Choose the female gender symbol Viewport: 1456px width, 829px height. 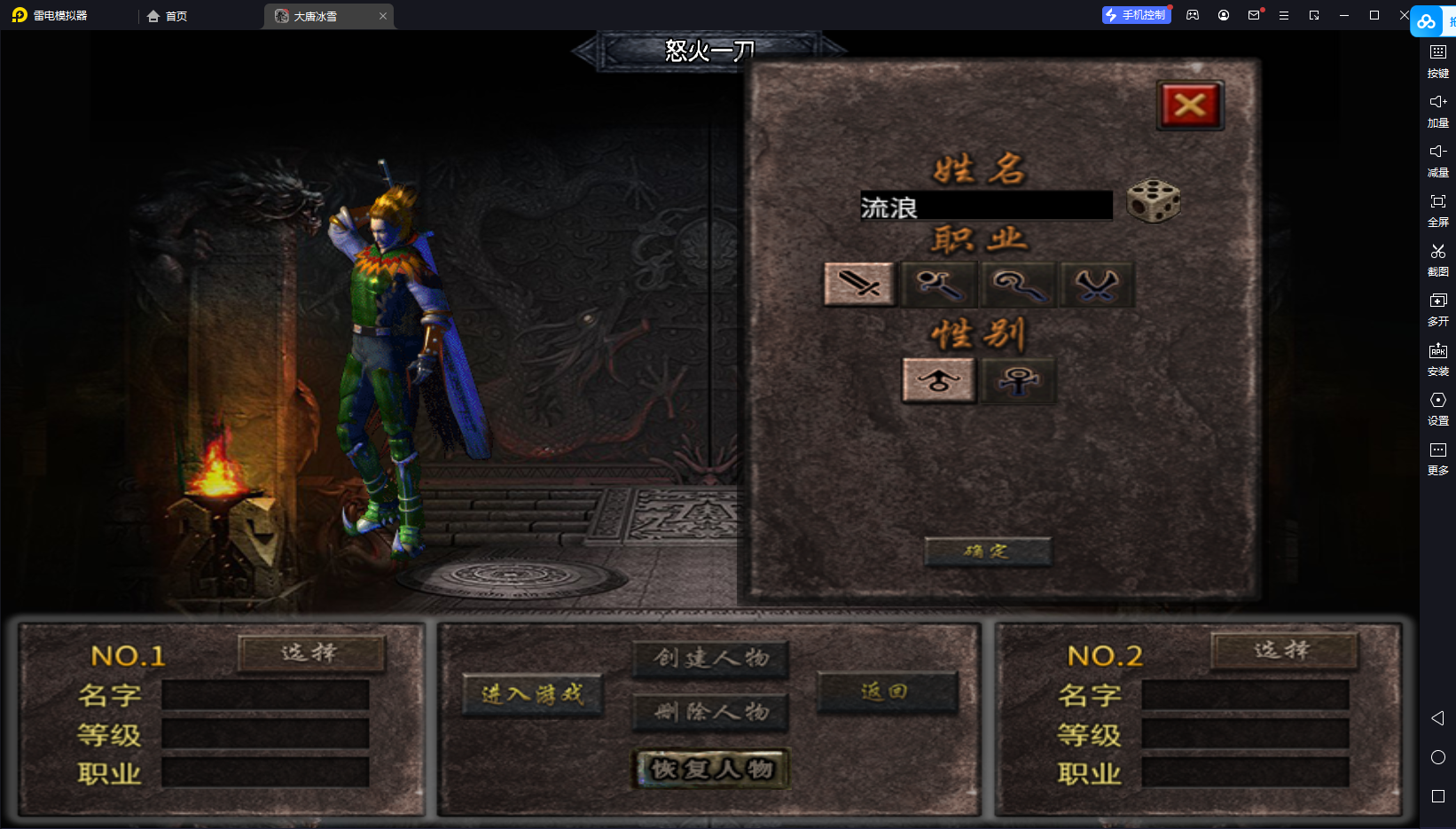pos(1018,381)
